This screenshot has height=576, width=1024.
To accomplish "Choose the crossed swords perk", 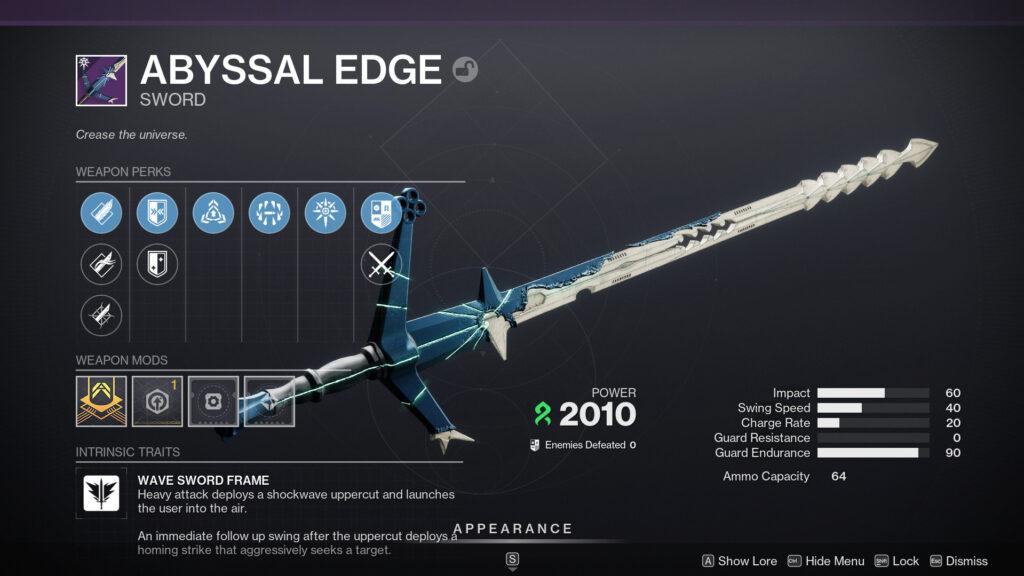I will point(381,265).
